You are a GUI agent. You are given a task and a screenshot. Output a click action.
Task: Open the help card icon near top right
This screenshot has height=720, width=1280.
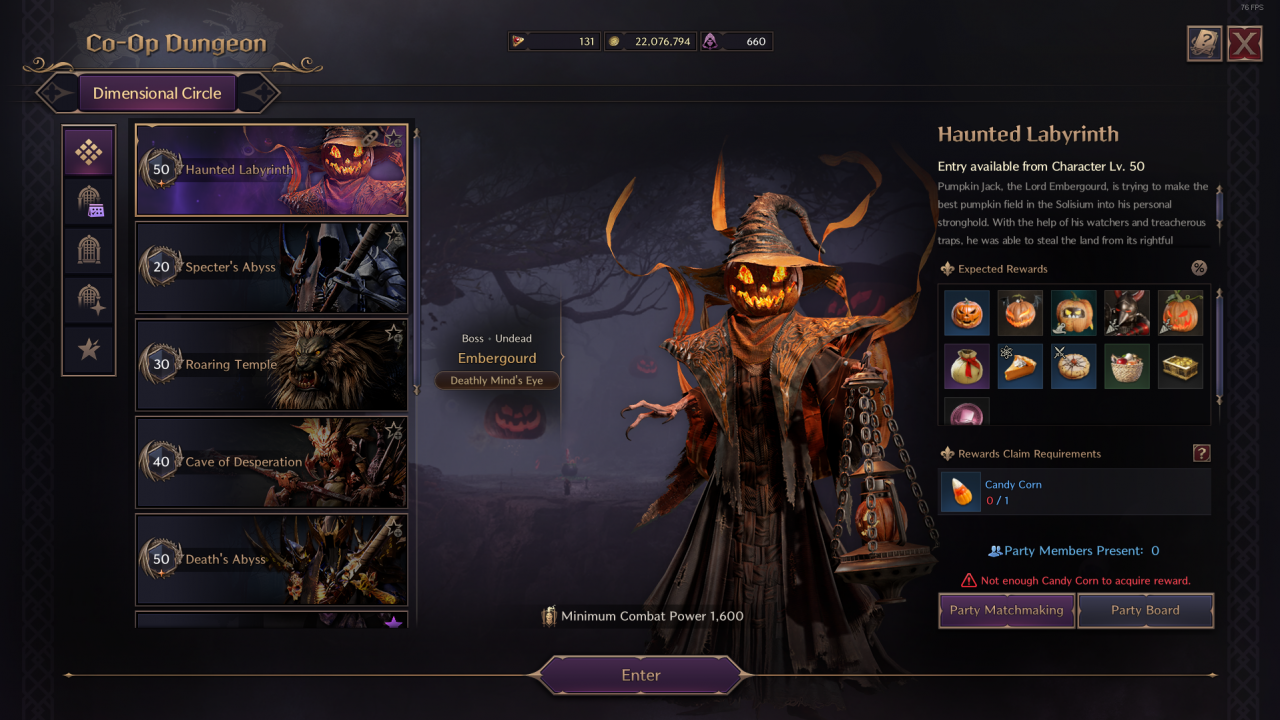(x=1204, y=43)
